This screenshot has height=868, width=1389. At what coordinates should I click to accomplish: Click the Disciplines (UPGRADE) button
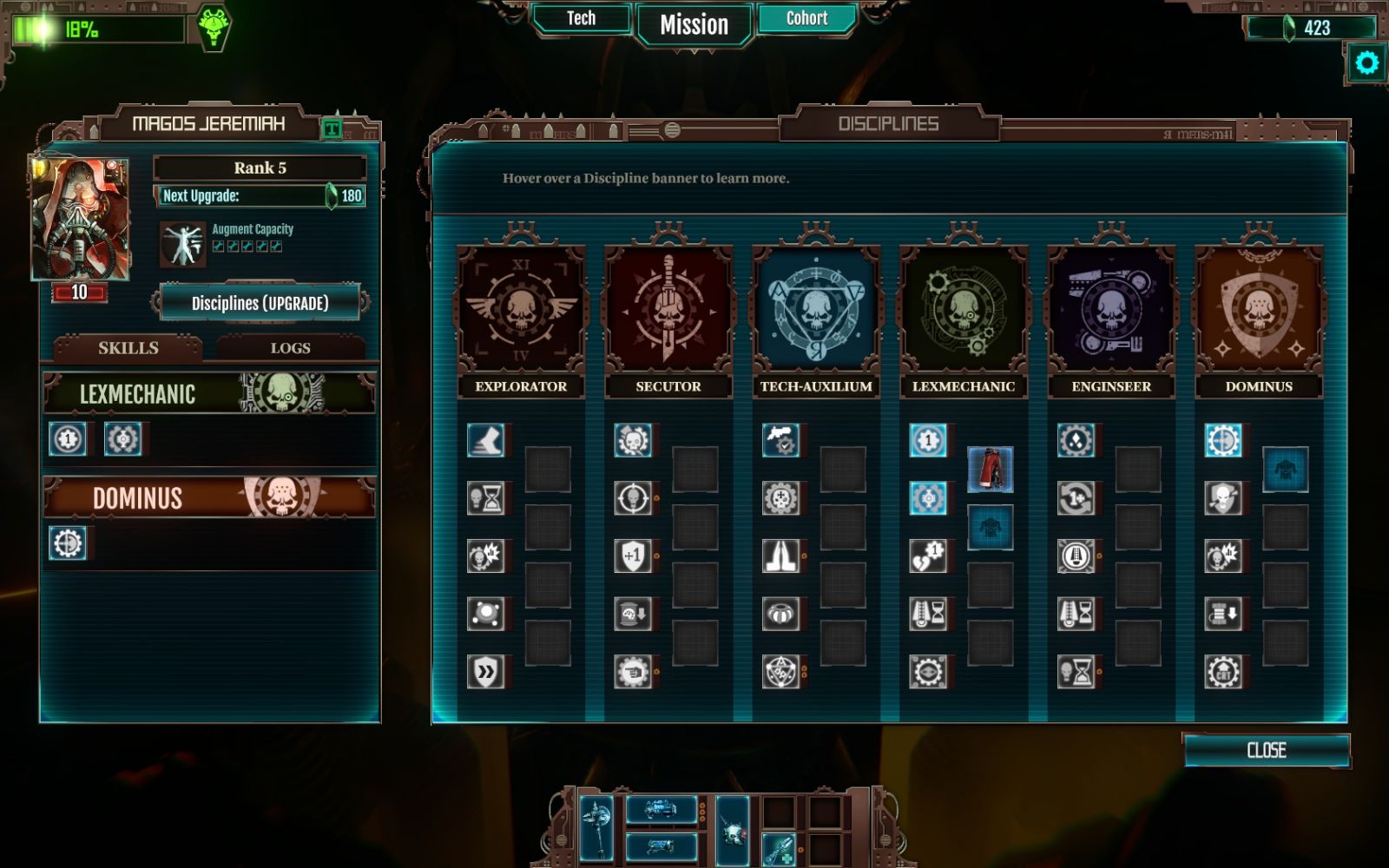(x=260, y=303)
